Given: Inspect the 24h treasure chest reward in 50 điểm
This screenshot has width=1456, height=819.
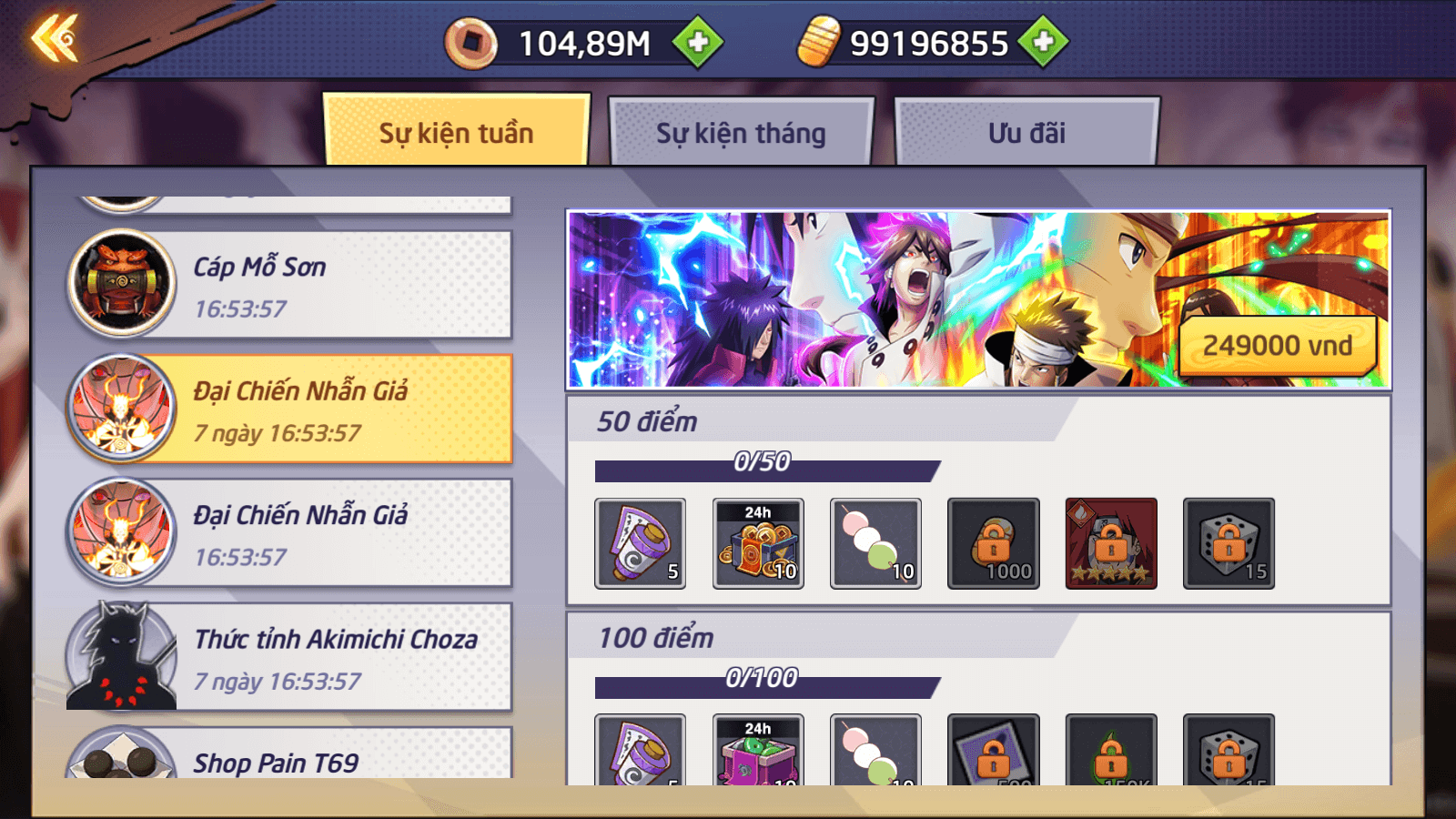Looking at the screenshot, I should 758,543.
